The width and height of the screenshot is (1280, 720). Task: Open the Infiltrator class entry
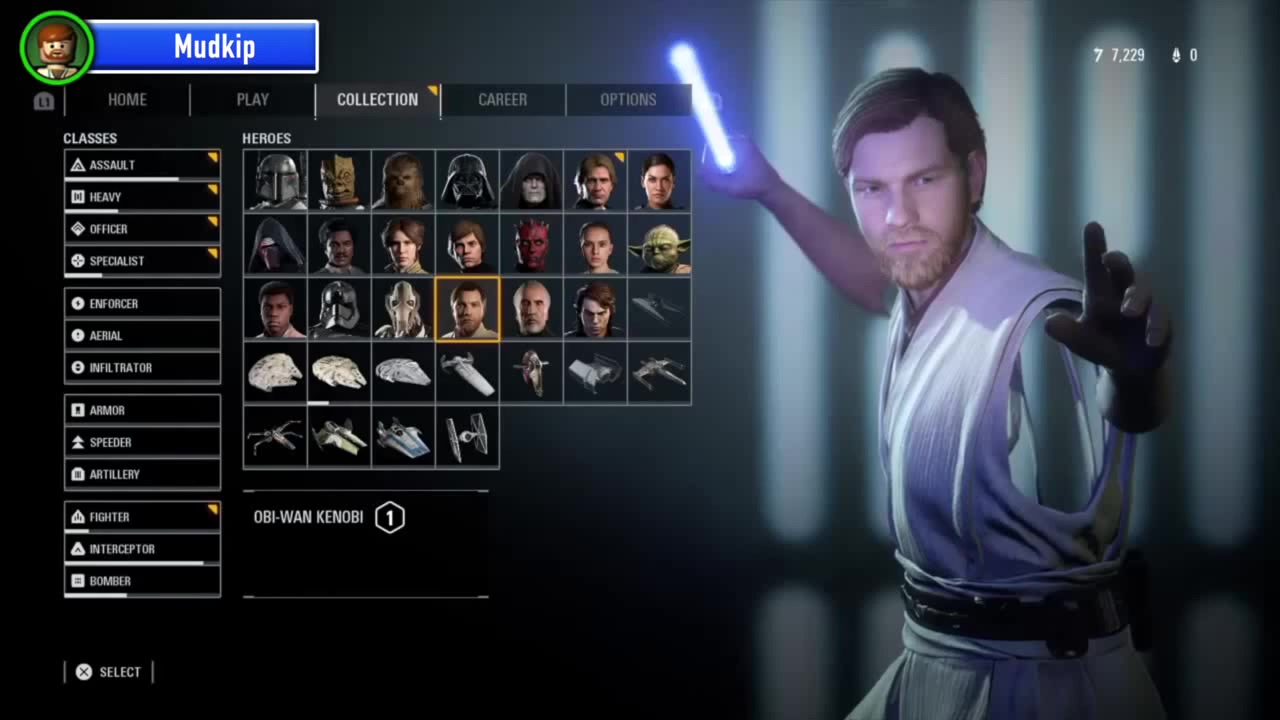pos(142,368)
